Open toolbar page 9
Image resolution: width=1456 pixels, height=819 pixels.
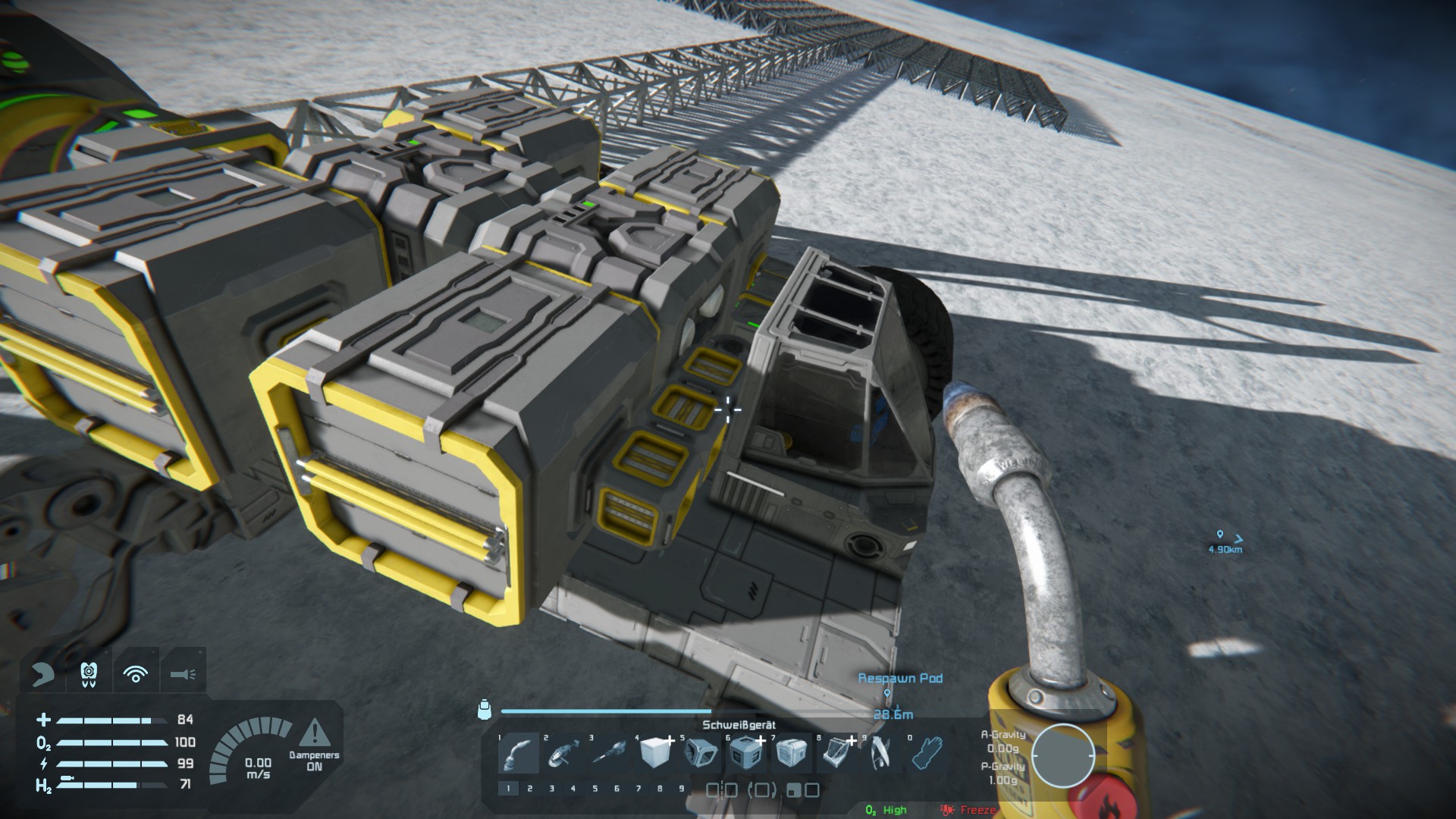[681, 789]
